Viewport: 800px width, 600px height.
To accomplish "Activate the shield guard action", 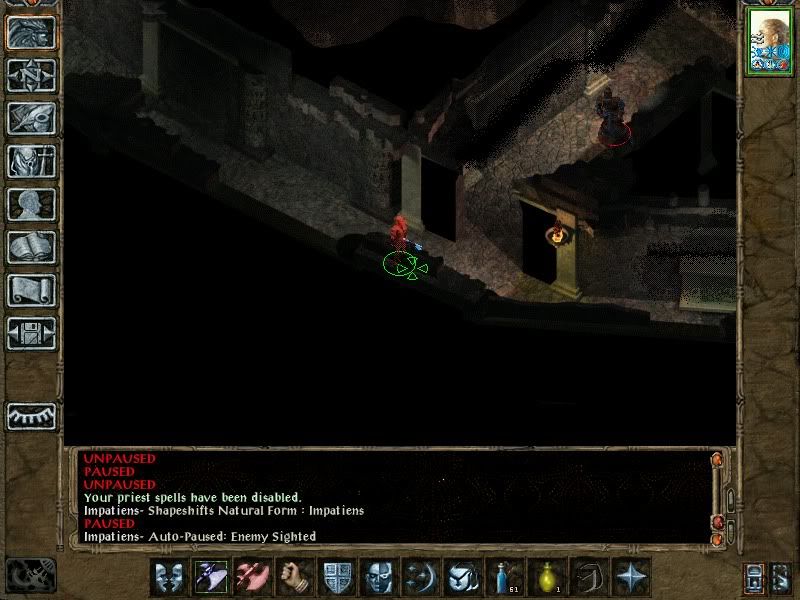I will [x=339, y=578].
